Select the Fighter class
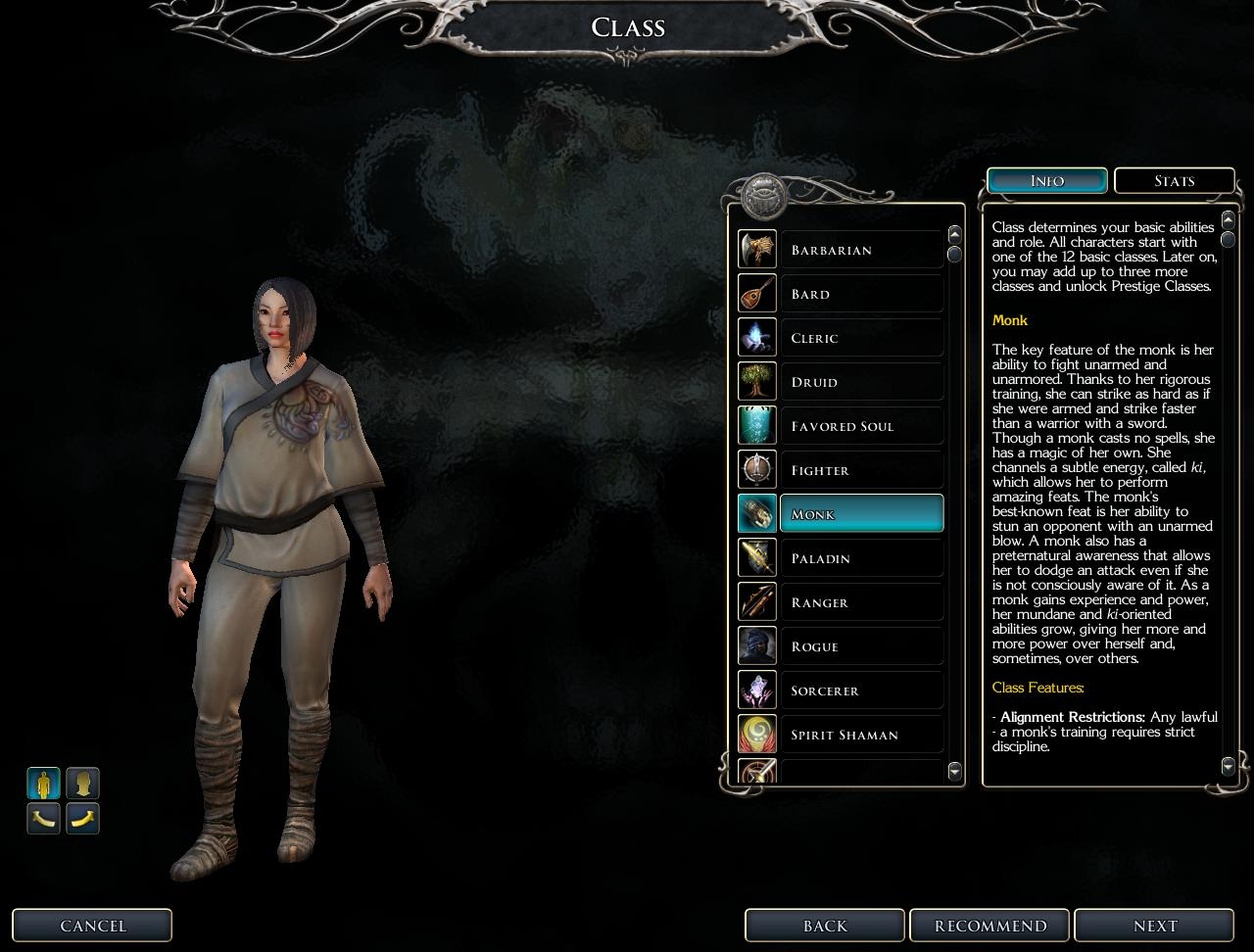1254x952 pixels. pos(861,470)
